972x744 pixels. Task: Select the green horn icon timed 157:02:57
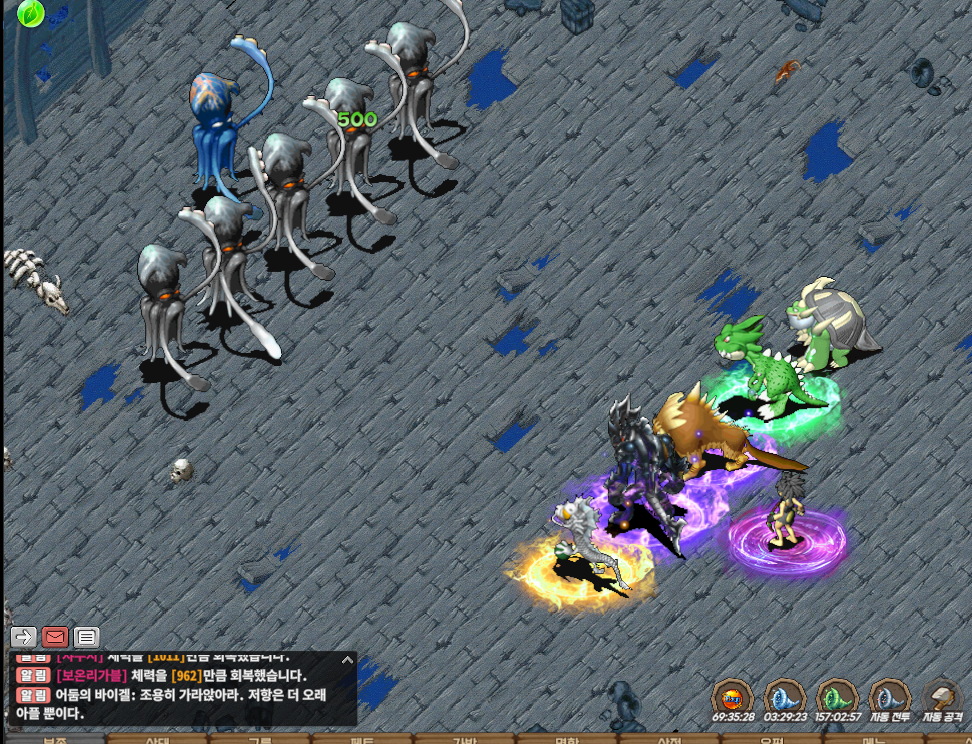tap(837, 697)
